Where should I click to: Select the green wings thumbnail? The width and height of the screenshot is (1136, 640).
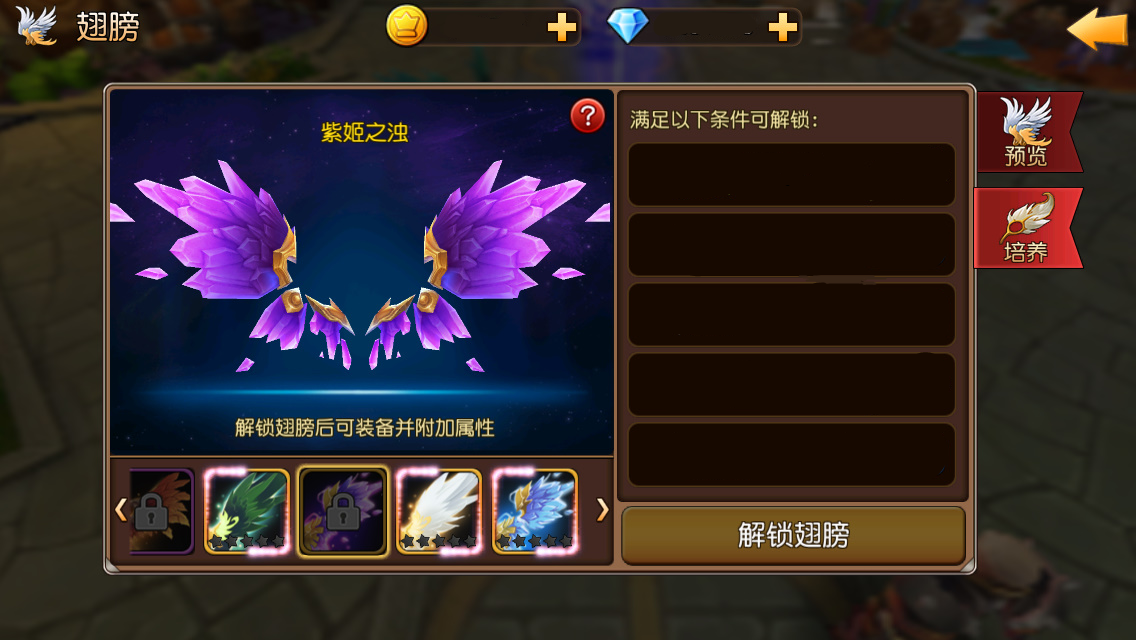click(247, 511)
